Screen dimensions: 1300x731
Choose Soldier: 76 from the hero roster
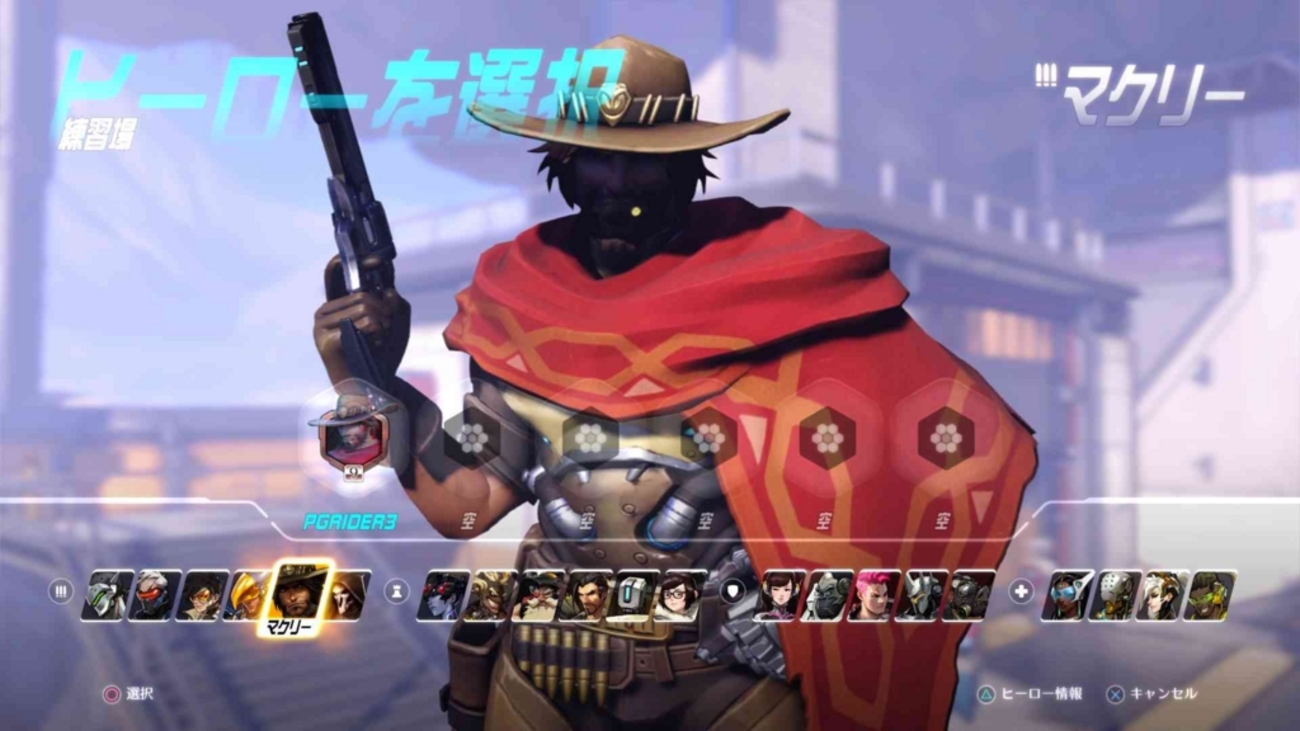(x=155, y=594)
